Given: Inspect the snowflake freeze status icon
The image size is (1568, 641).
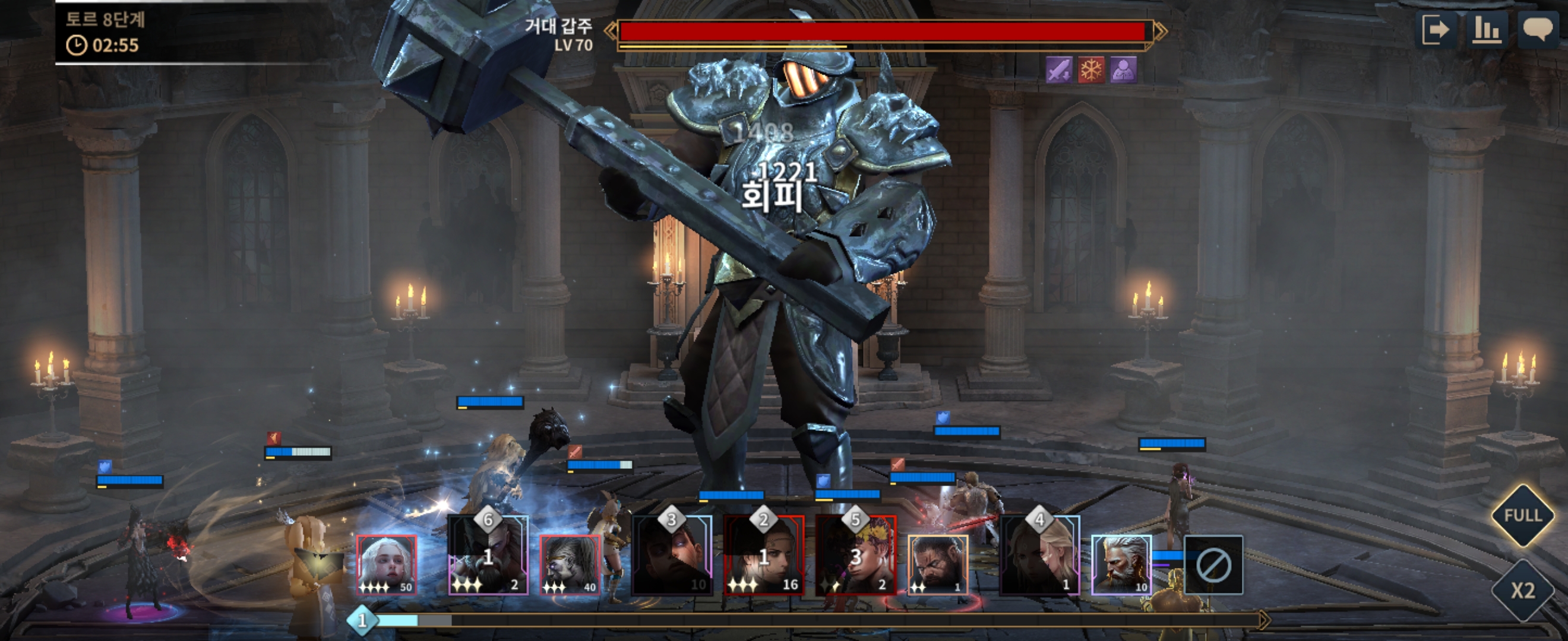Looking at the screenshot, I should (x=1092, y=70).
